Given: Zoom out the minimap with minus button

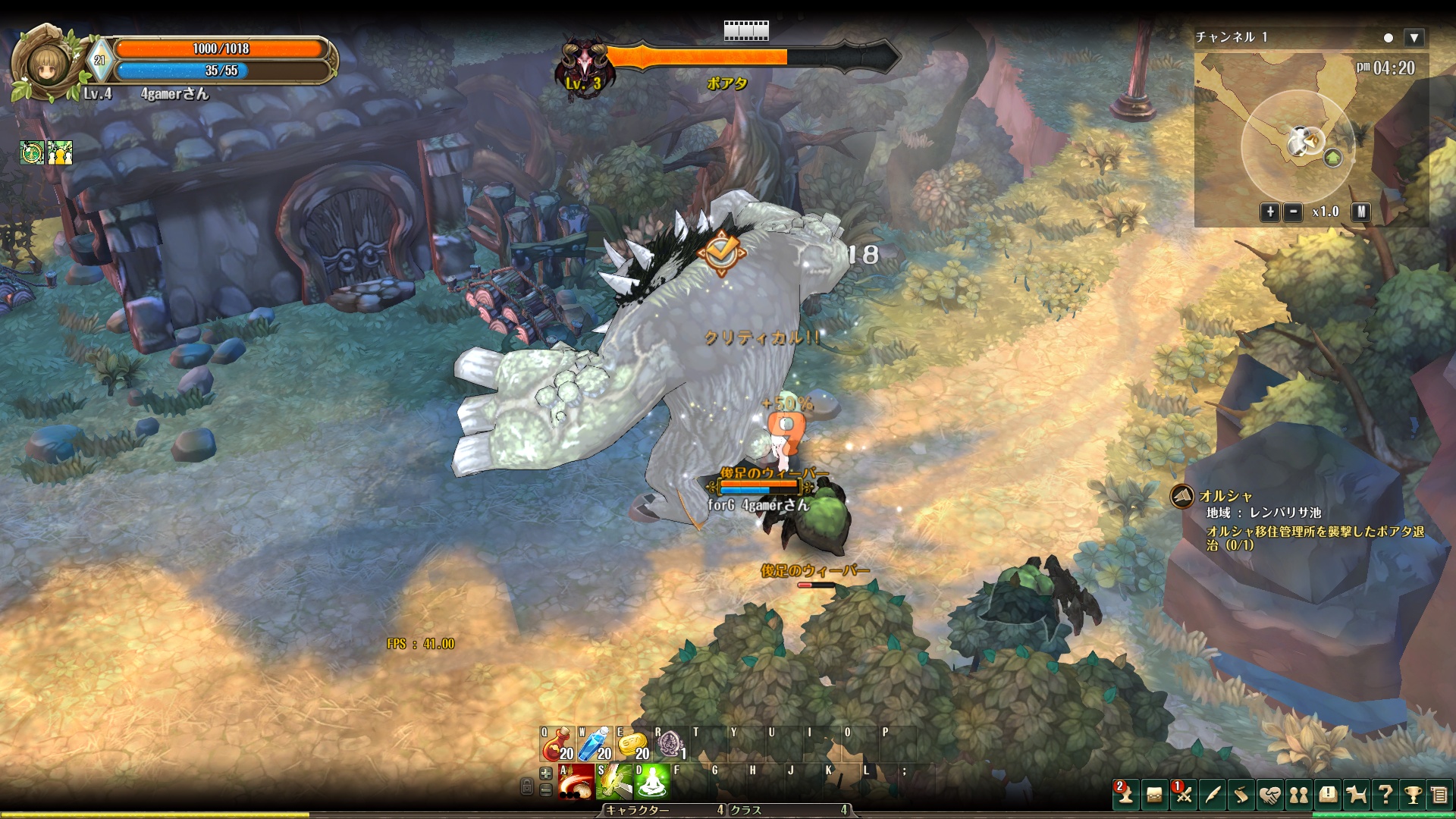Looking at the screenshot, I should [1293, 212].
